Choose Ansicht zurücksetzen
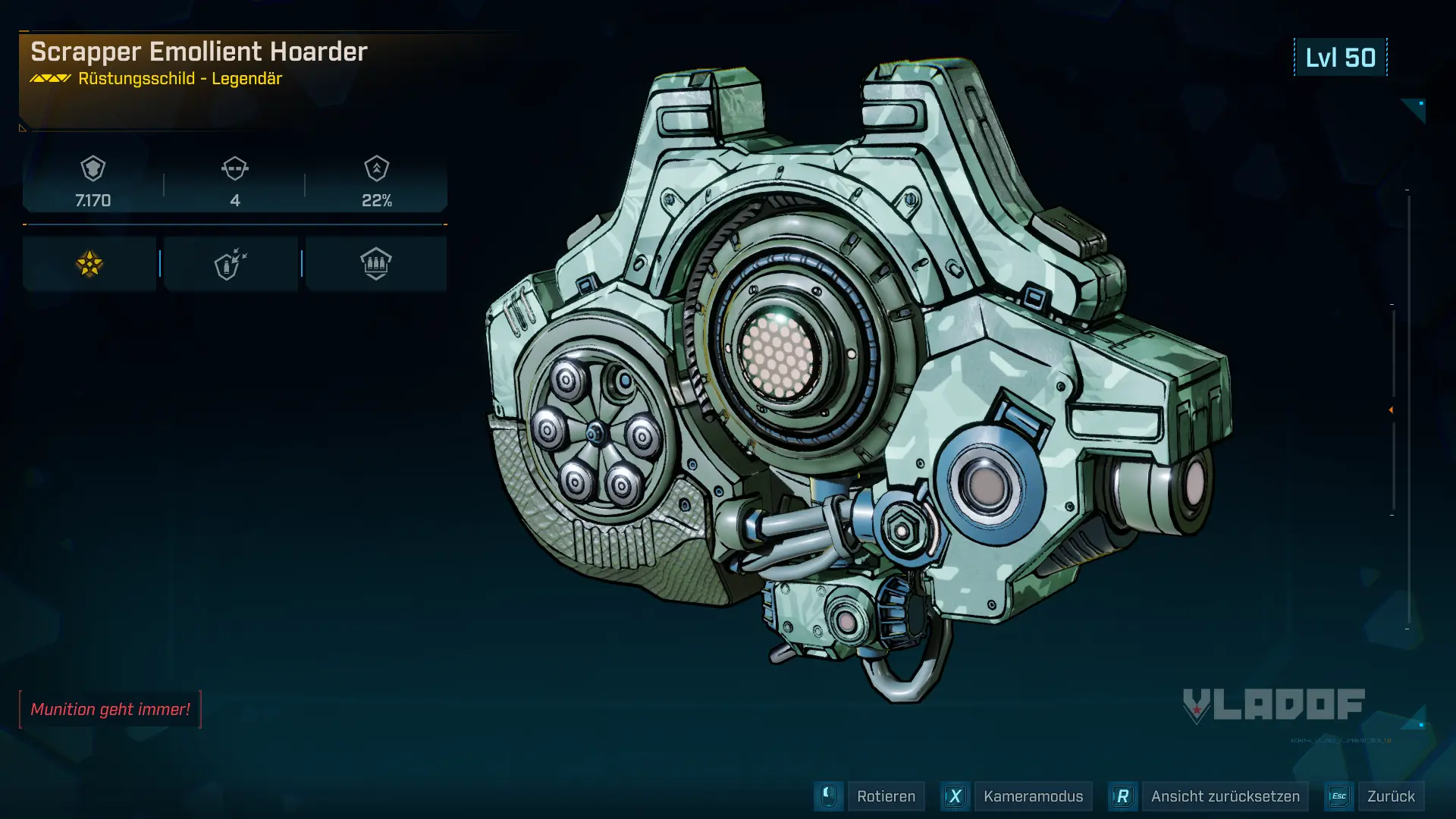Image resolution: width=1456 pixels, height=819 pixels. [x=1224, y=796]
